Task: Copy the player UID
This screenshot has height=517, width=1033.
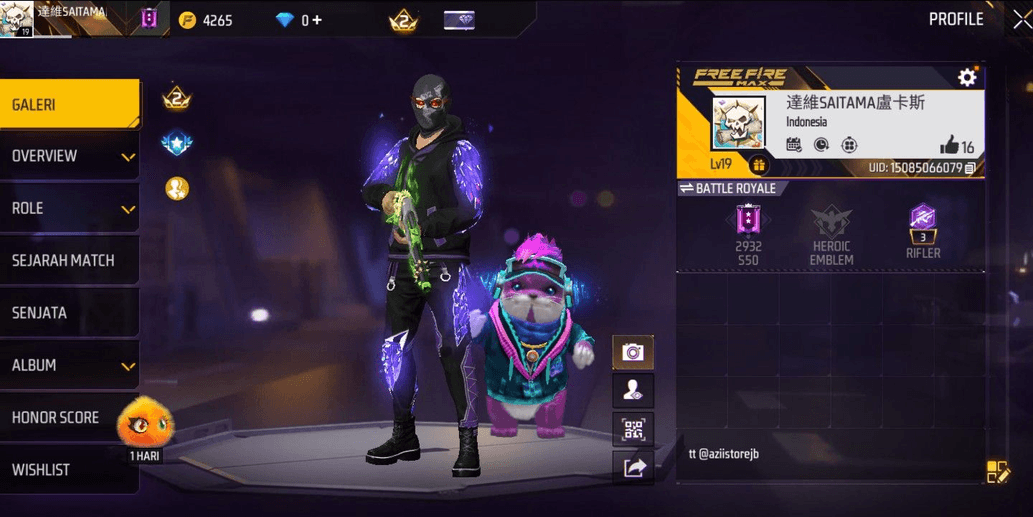Action: (x=970, y=168)
